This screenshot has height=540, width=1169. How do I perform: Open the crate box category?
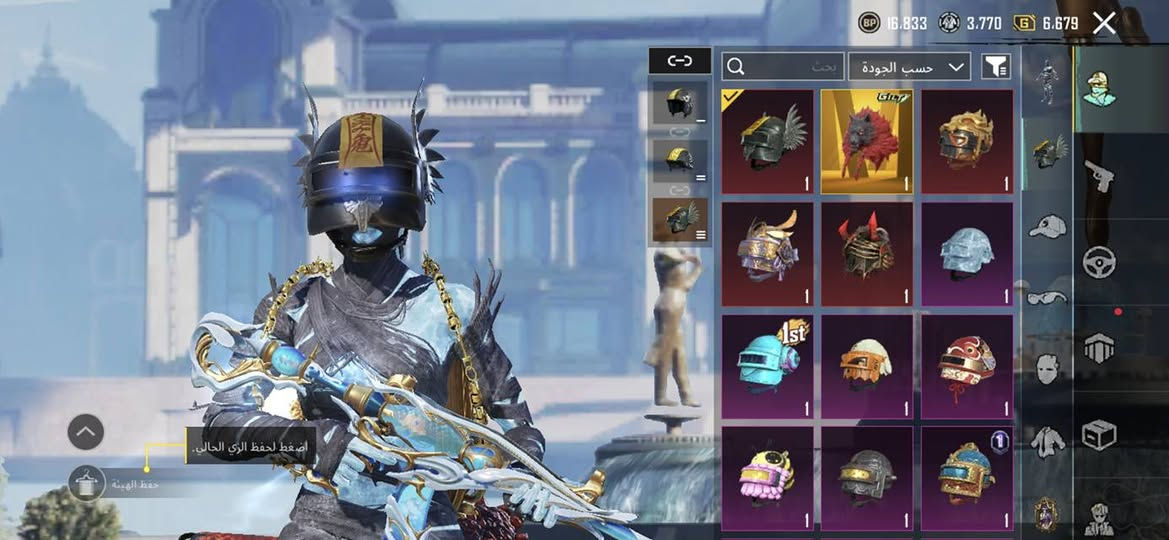coord(1100,434)
